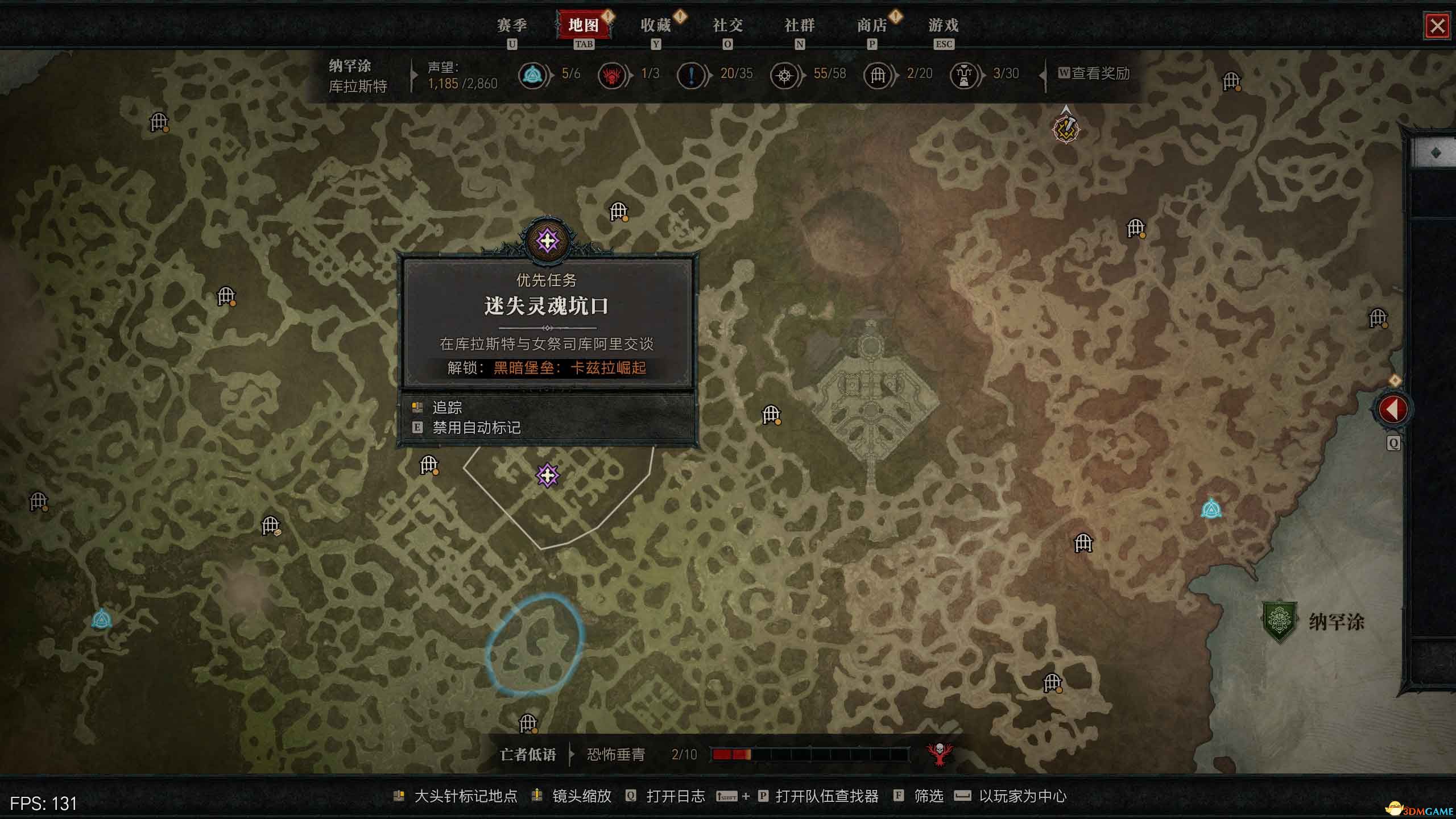
Task: Click the altars renown counter icon showing 3/30
Action: pyautogui.click(x=963, y=74)
